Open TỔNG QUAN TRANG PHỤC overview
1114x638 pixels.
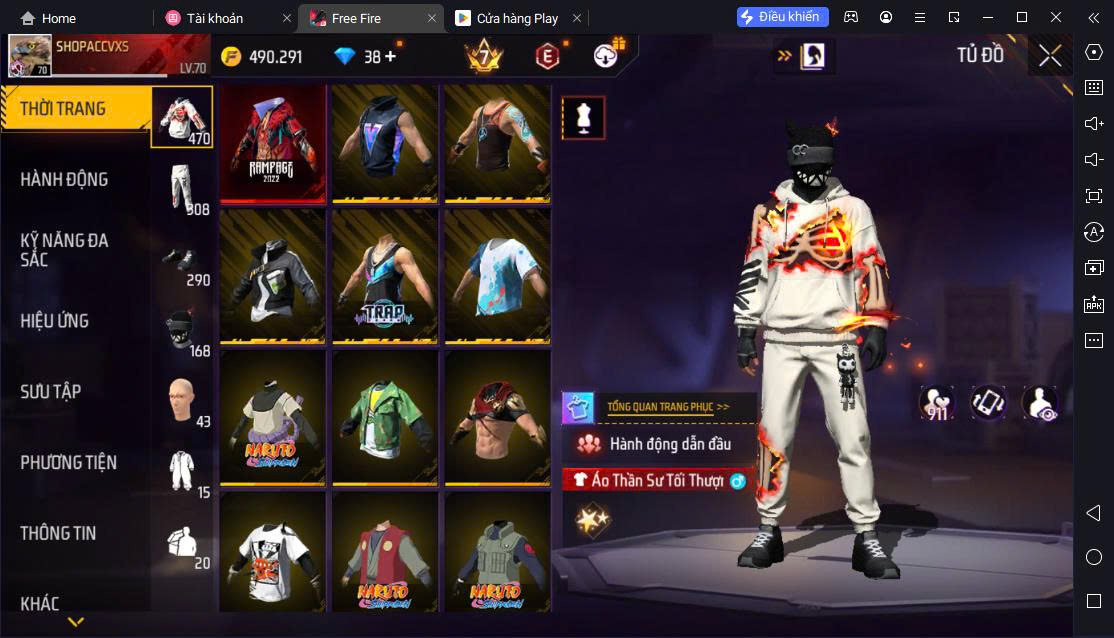pos(667,407)
